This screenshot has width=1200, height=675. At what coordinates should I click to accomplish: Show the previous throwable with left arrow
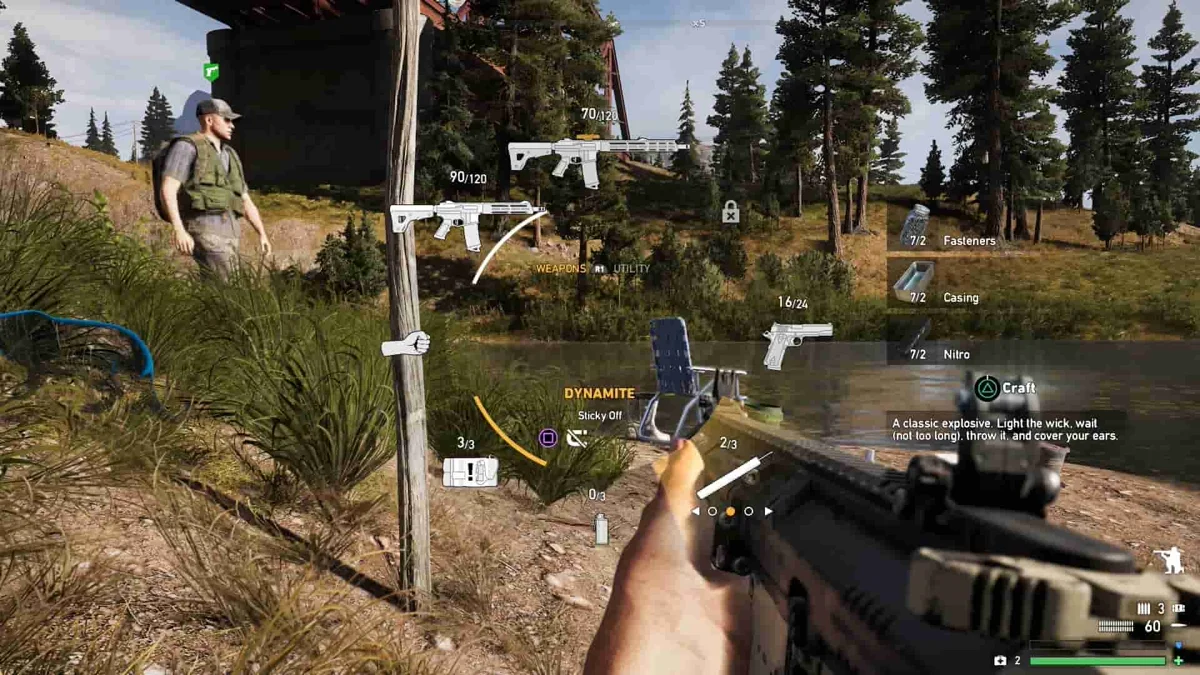(696, 511)
